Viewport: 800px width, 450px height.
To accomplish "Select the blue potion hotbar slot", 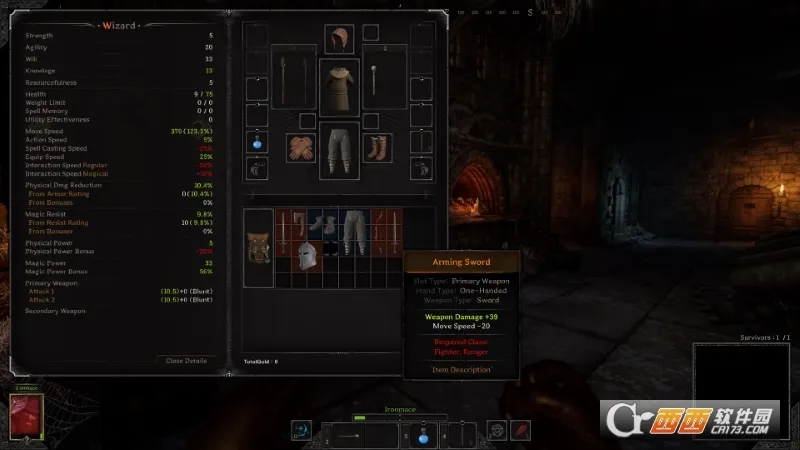I will (423, 435).
